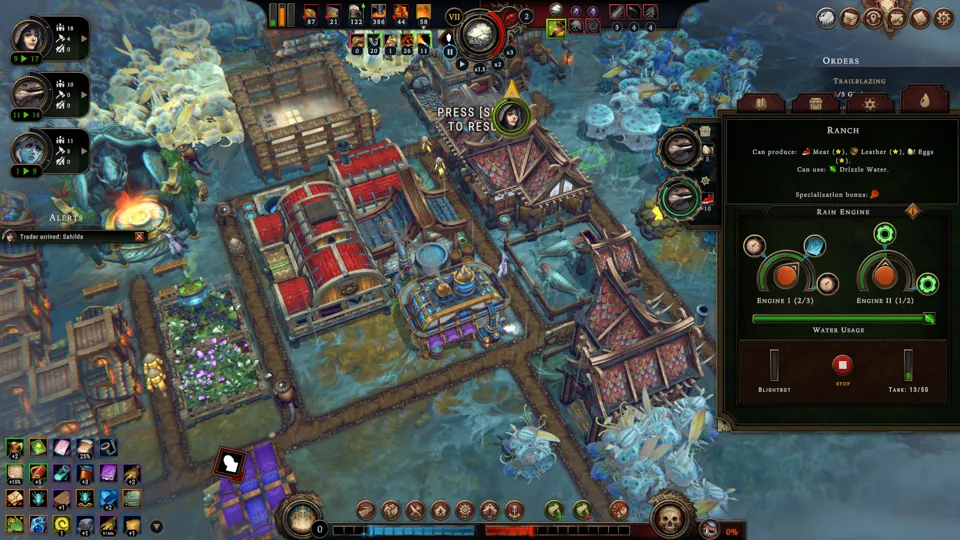This screenshot has width=960, height=540.
Task: Click the green leaf icon on Water Usage bar
Action: click(x=929, y=319)
